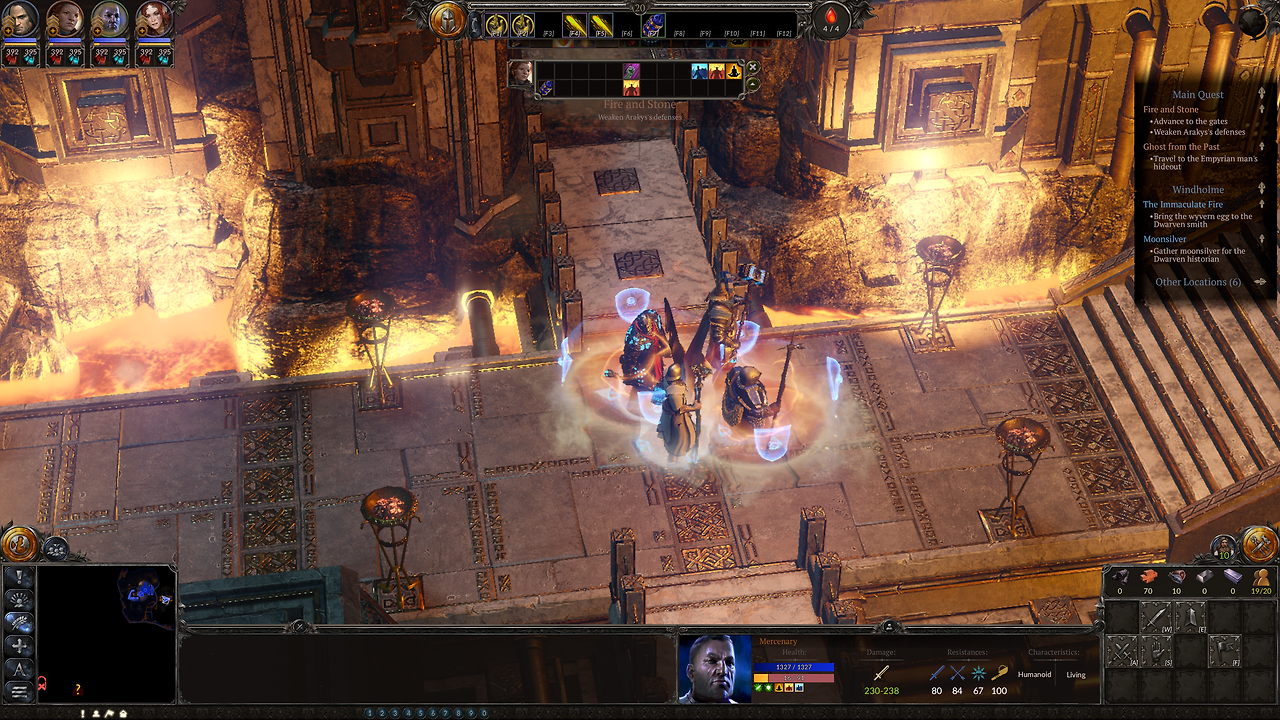This screenshot has width=1280, height=720.
Task: Open the menu button with three lines
Action: pyautogui.click(x=19, y=691)
